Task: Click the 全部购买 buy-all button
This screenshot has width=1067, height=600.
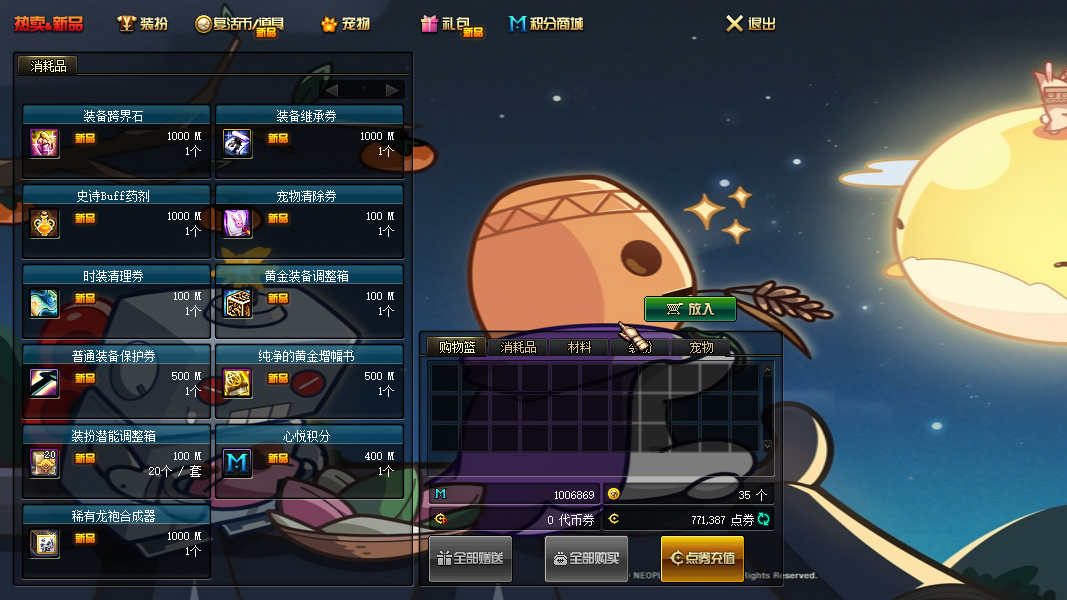Action: (x=586, y=558)
